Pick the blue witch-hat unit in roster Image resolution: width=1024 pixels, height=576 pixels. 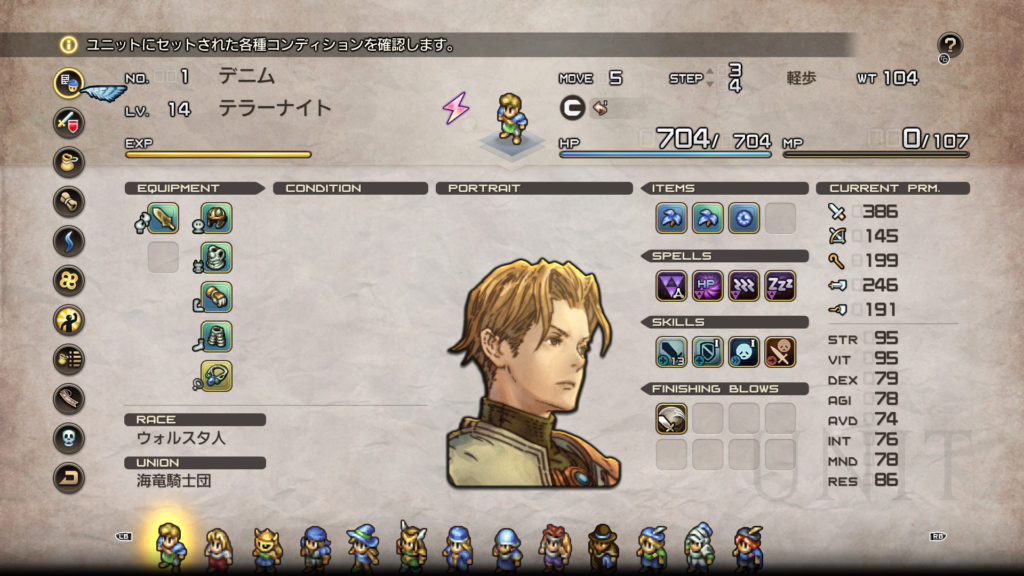click(362, 547)
